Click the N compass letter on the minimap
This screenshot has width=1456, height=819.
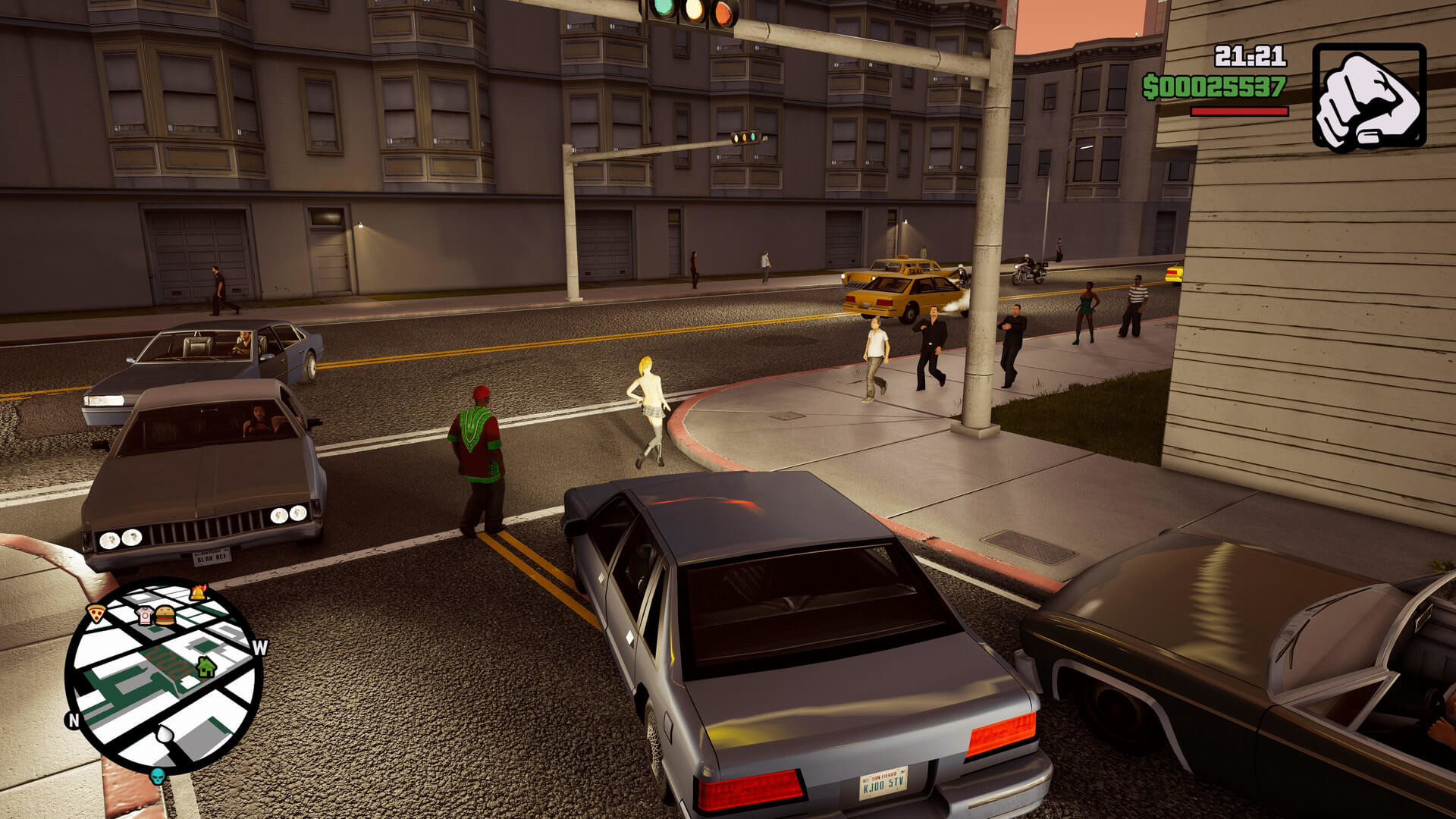click(73, 720)
